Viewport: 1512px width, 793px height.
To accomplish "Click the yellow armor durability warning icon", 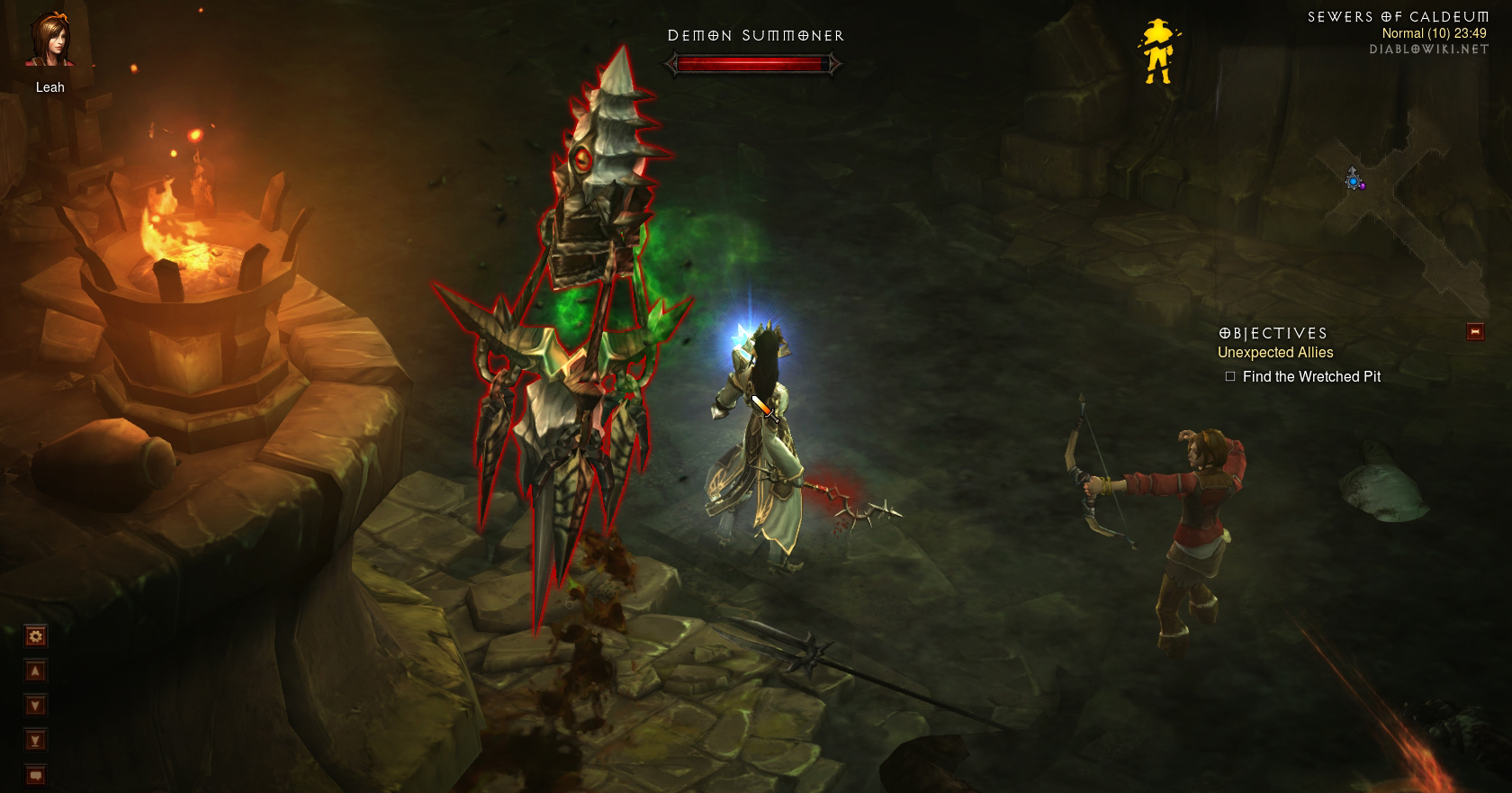I will 1157,52.
